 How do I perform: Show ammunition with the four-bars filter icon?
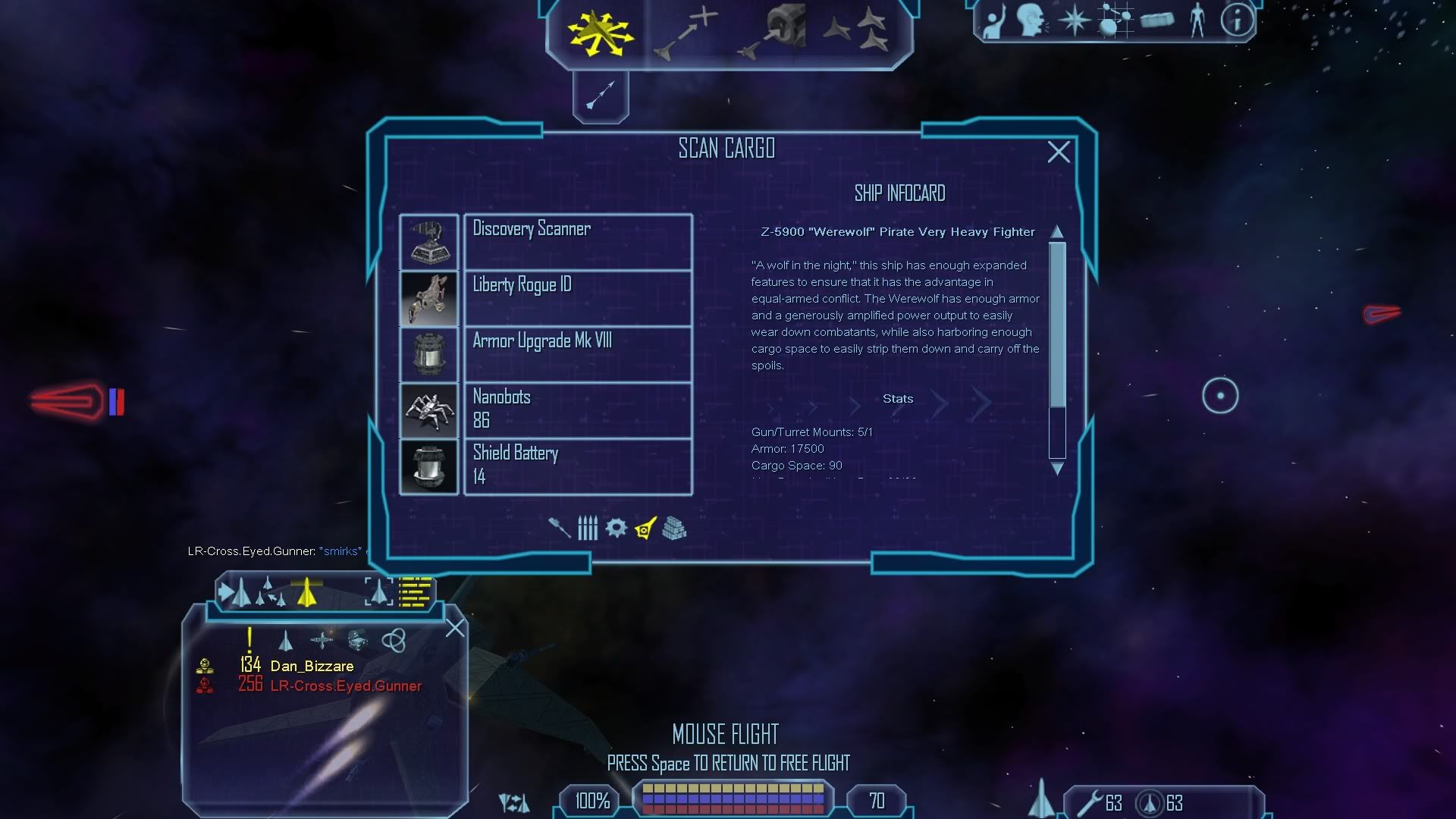tap(588, 528)
